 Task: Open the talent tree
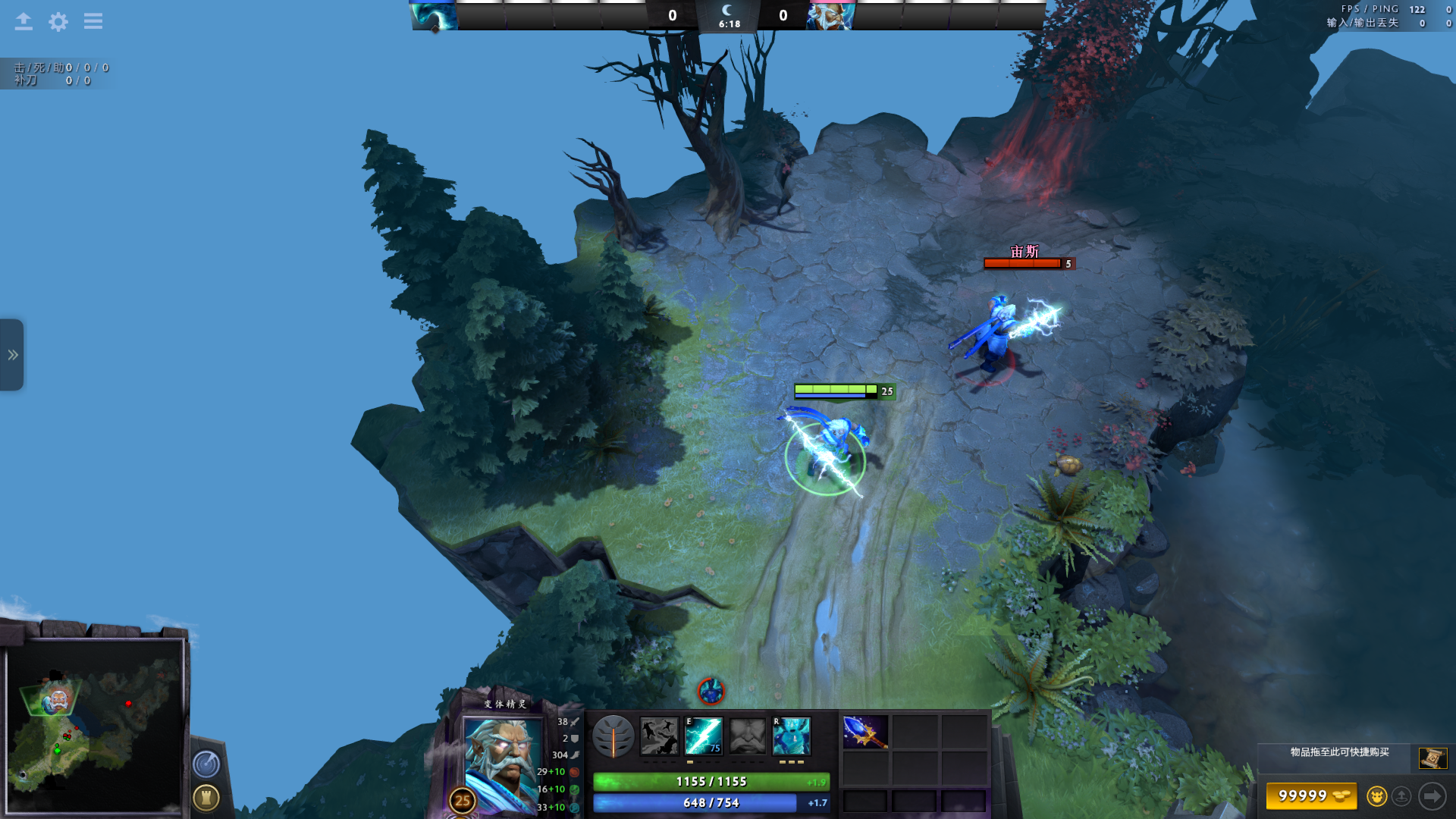(613, 736)
